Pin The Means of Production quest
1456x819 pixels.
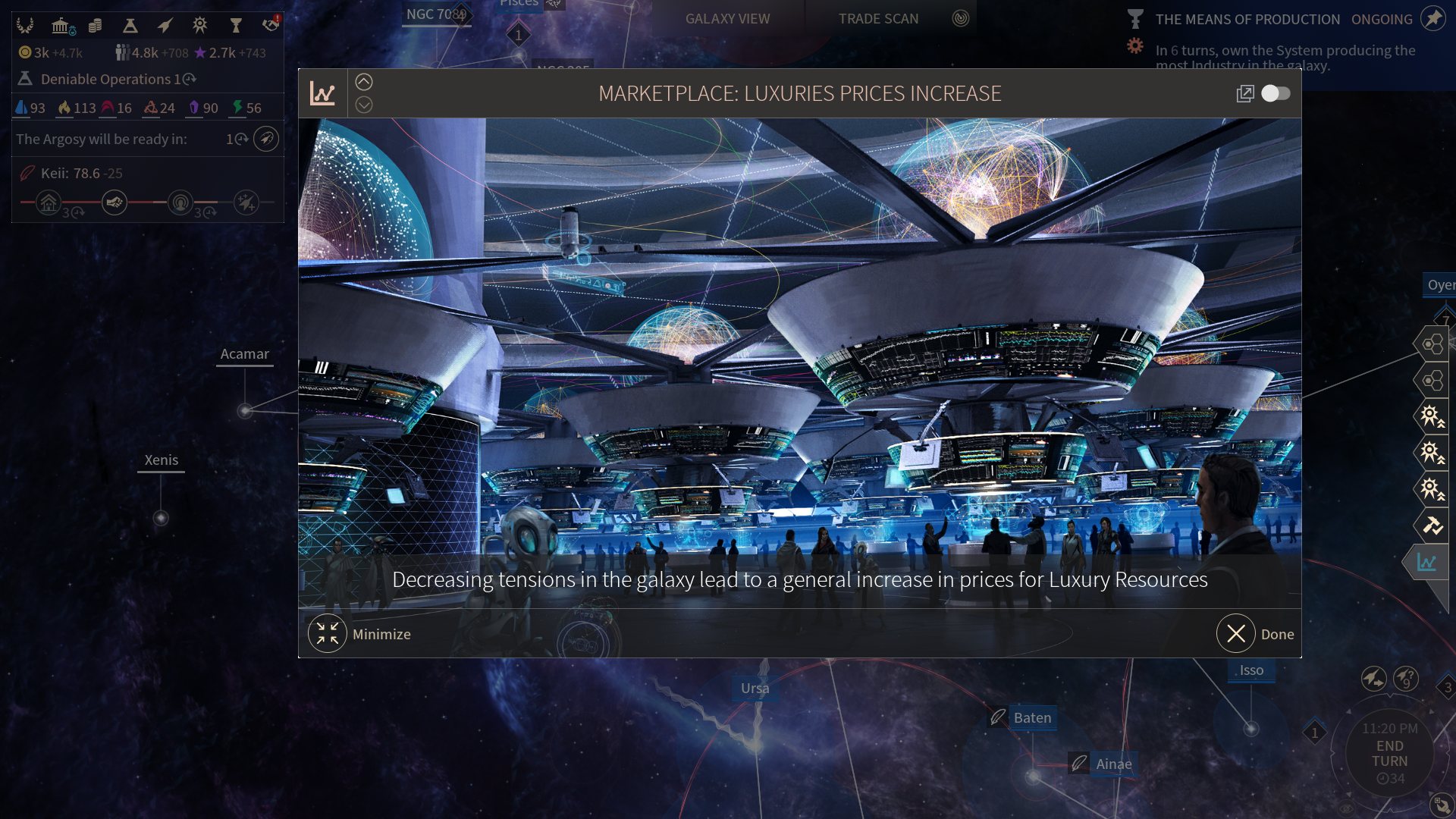pos(1433,18)
